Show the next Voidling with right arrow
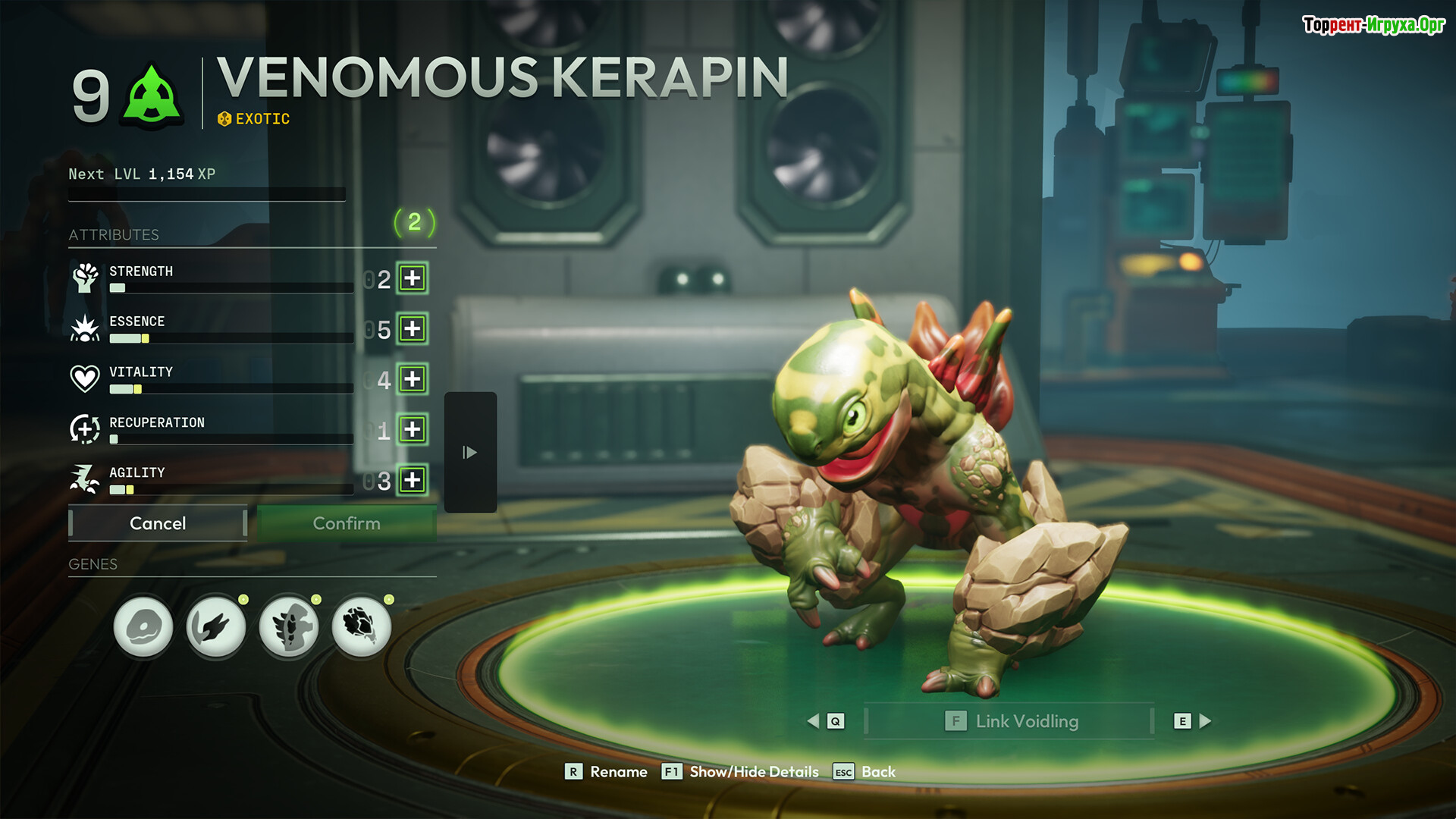 pyautogui.click(x=1205, y=721)
